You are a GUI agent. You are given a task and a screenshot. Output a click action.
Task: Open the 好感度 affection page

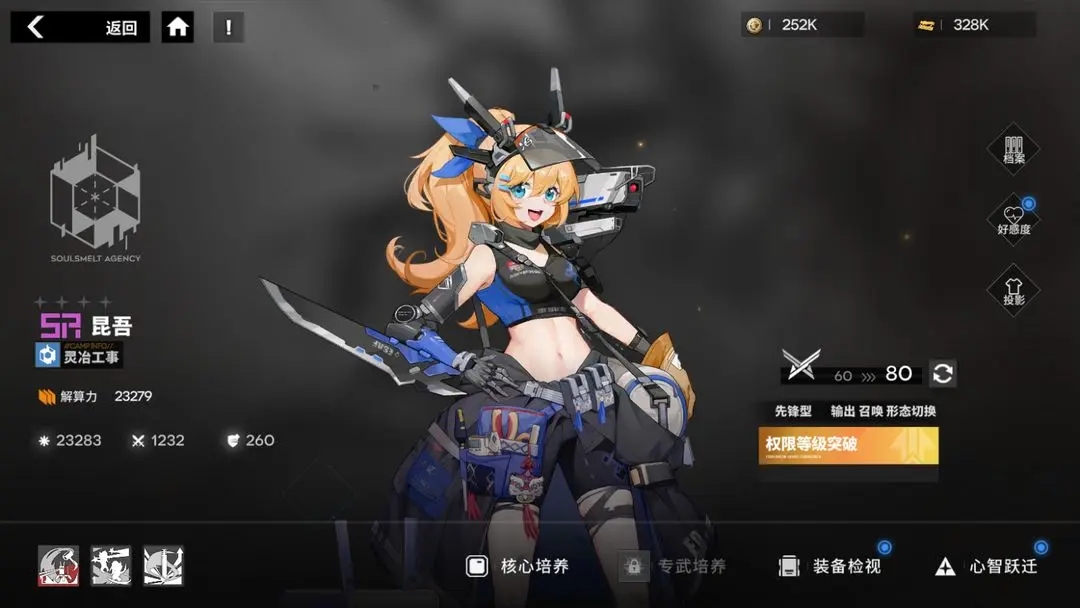pos(1013,220)
